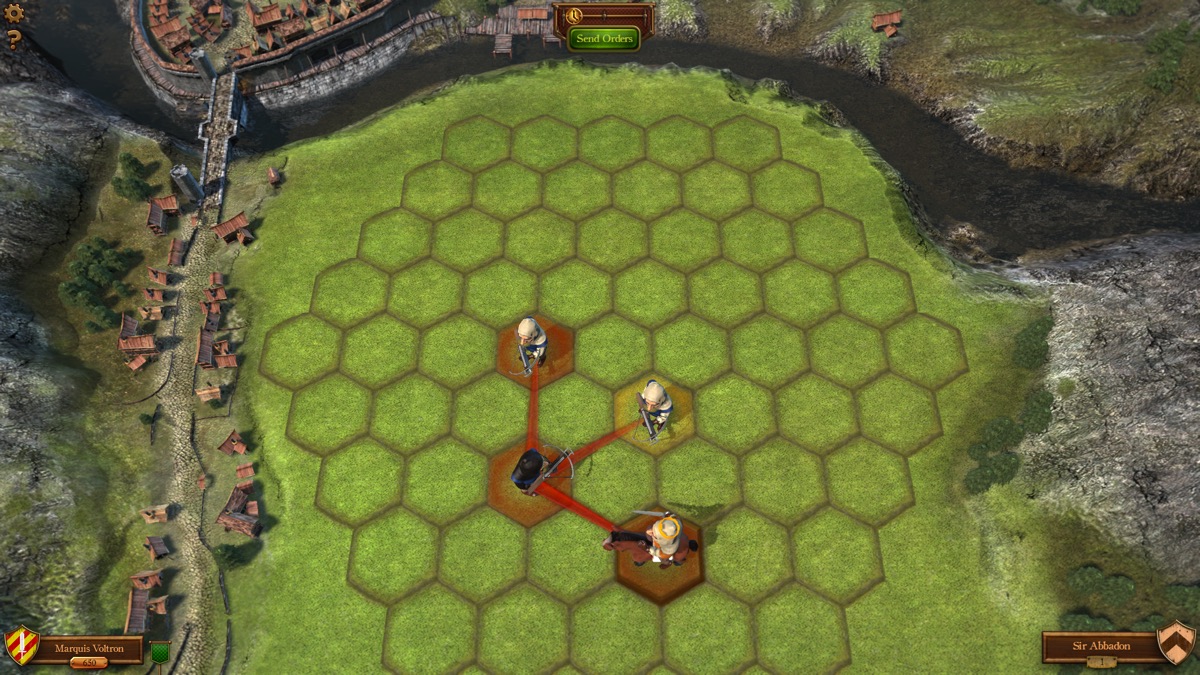Select the dark-clad crossbowman unit on the red hex

(x=529, y=470)
